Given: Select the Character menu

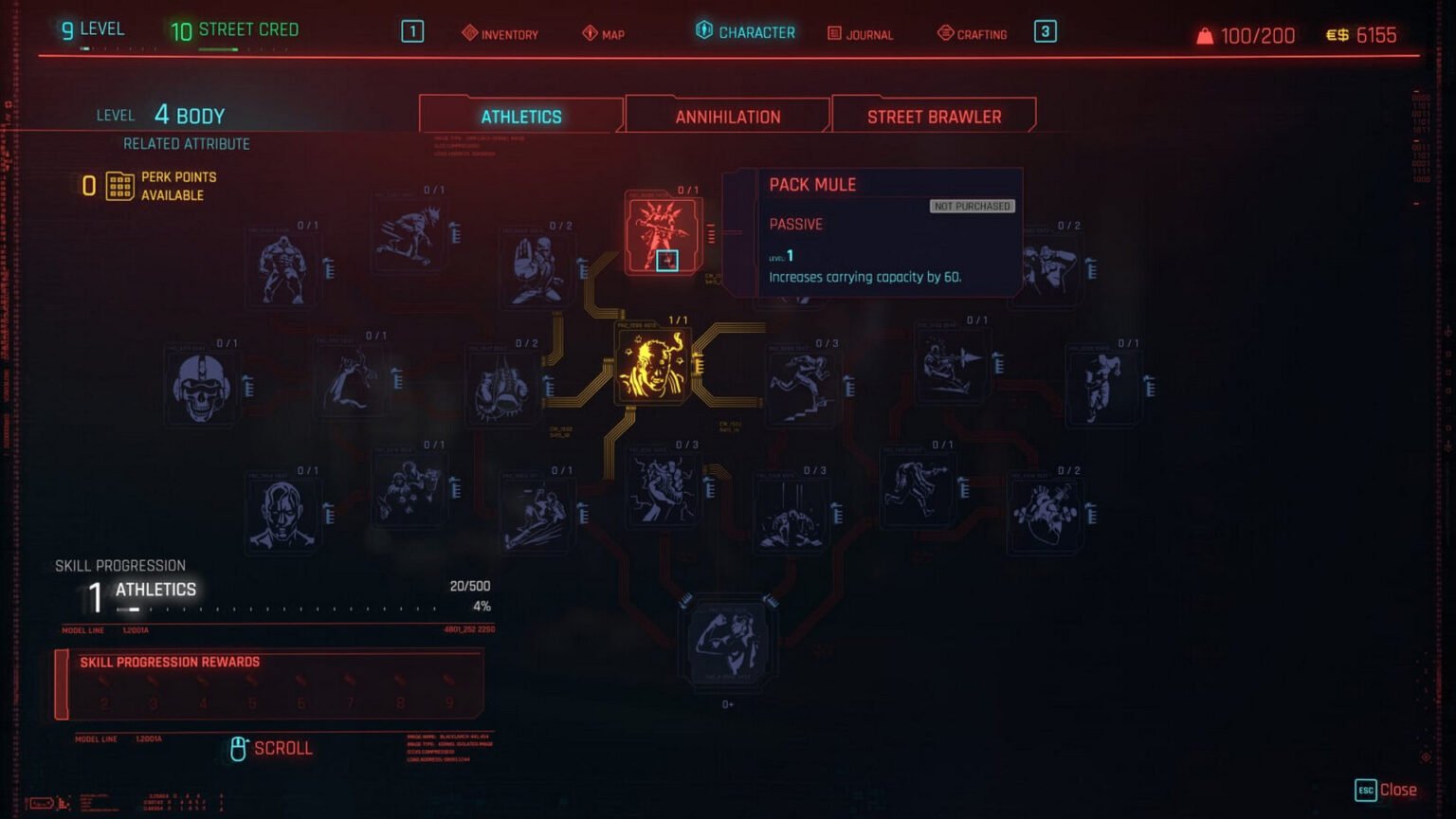Looking at the screenshot, I should (x=745, y=32).
